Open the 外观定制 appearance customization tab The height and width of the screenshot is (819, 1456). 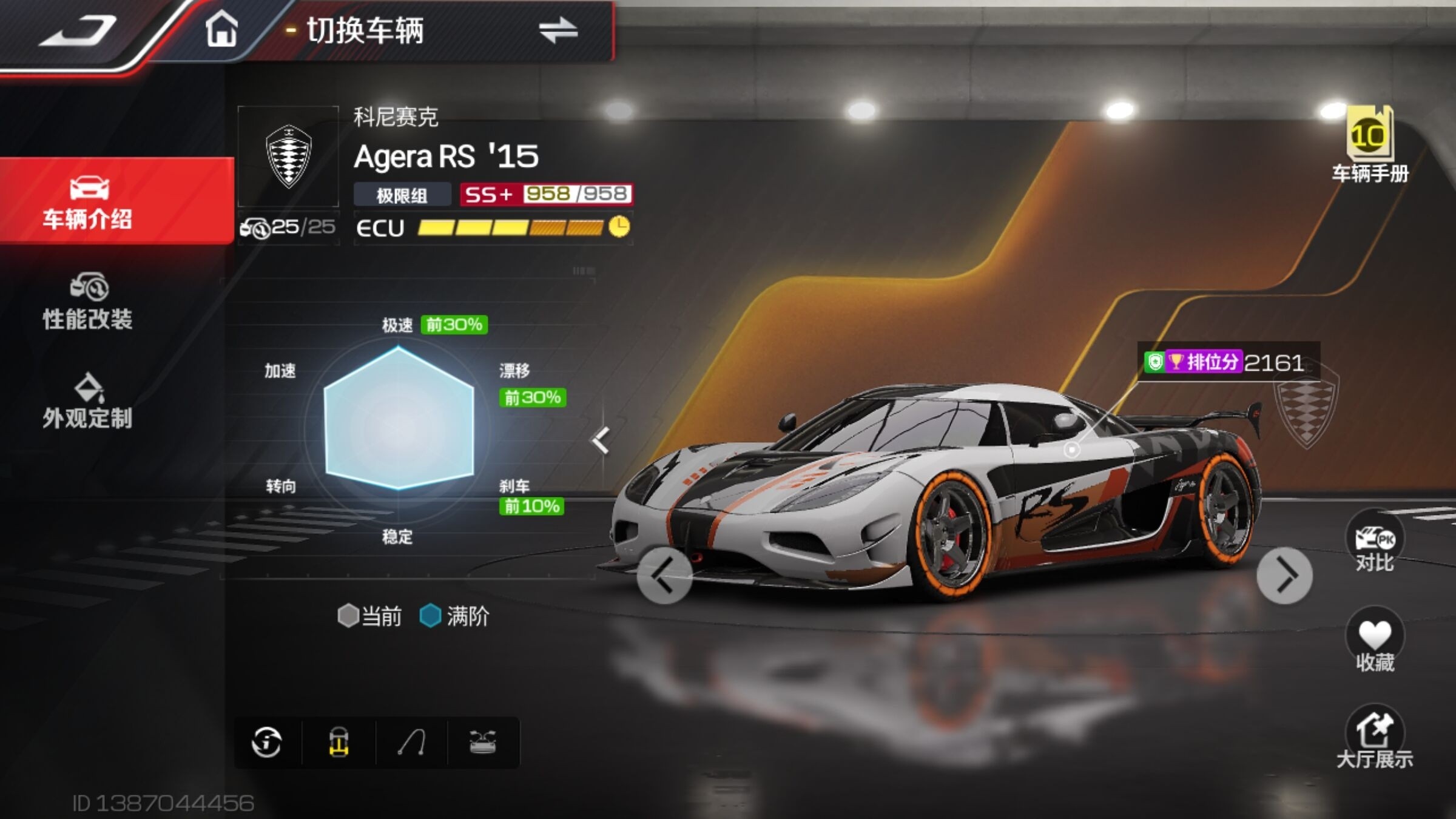coord(88,402)
